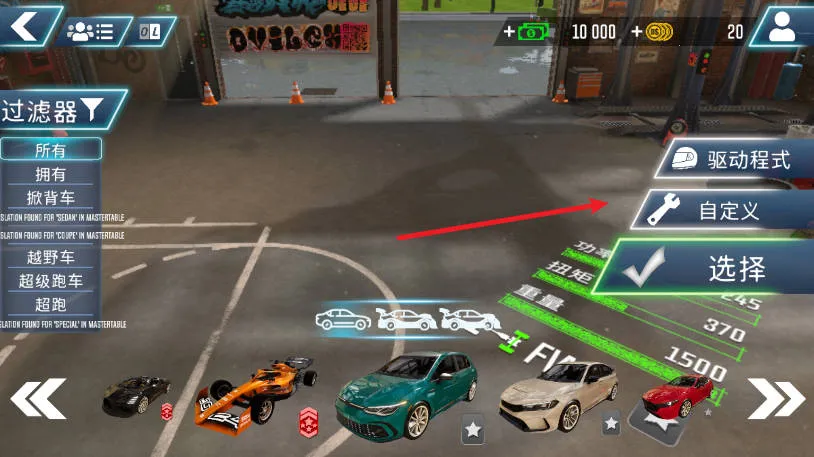Screen dimensions: 814x457
Task: Show the next cars with double right arrows
Action: click(775, 399)
